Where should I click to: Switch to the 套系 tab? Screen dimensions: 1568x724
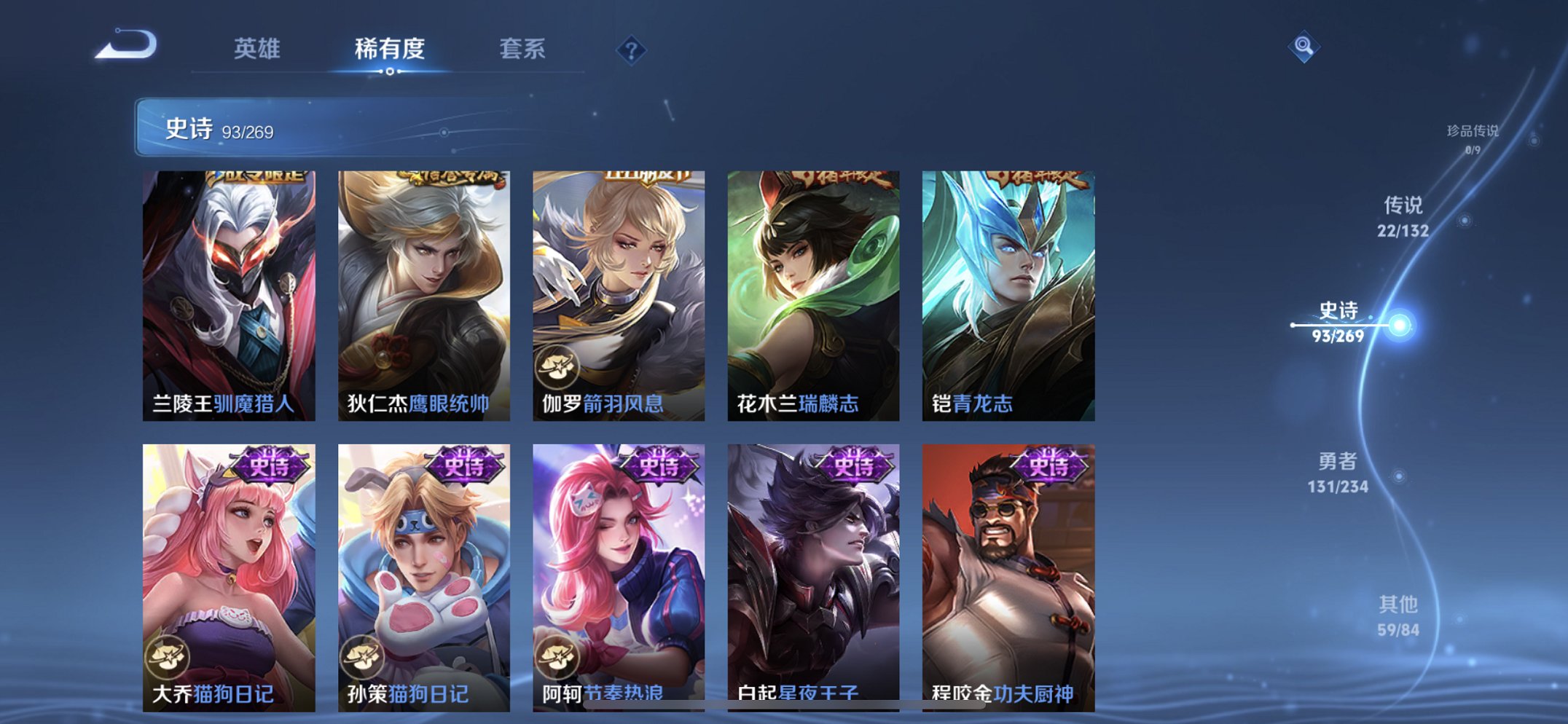click(523, 50)
